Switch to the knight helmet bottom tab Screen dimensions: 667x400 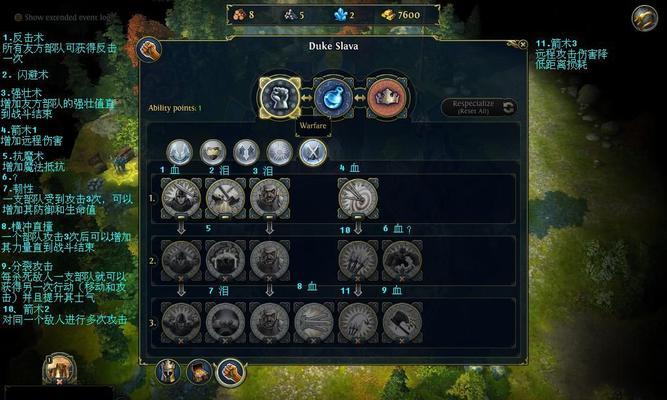click(x=169, y=373)
